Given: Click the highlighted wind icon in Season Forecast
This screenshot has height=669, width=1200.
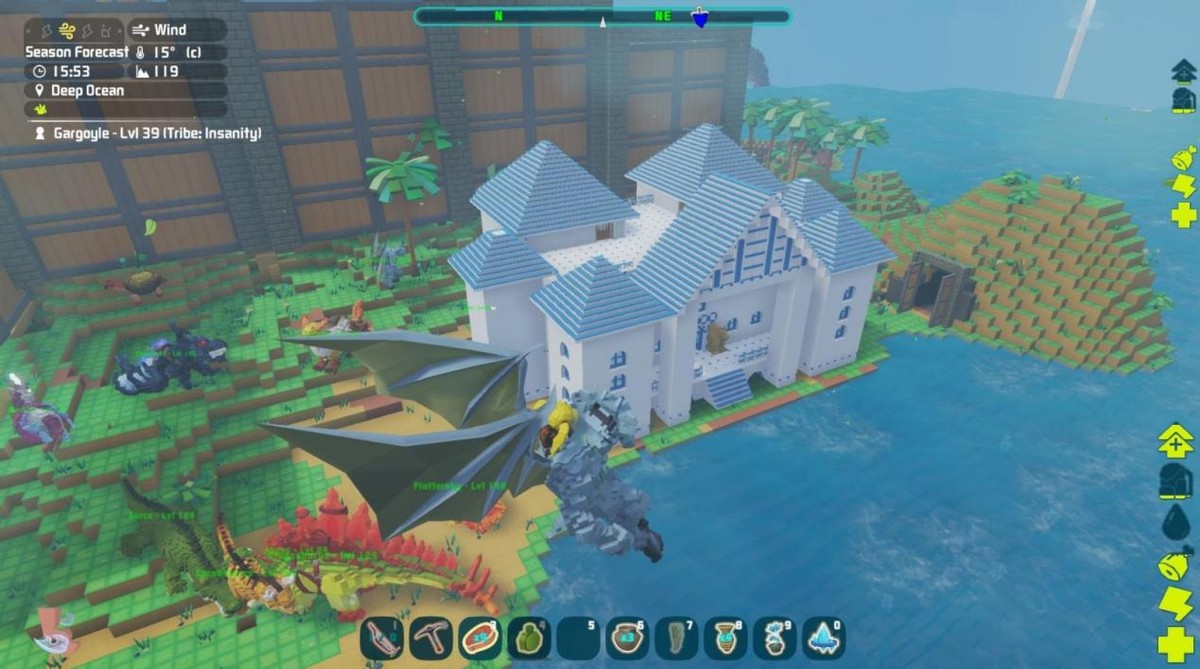Looking at the screenshot, I should tap(67, 30).
